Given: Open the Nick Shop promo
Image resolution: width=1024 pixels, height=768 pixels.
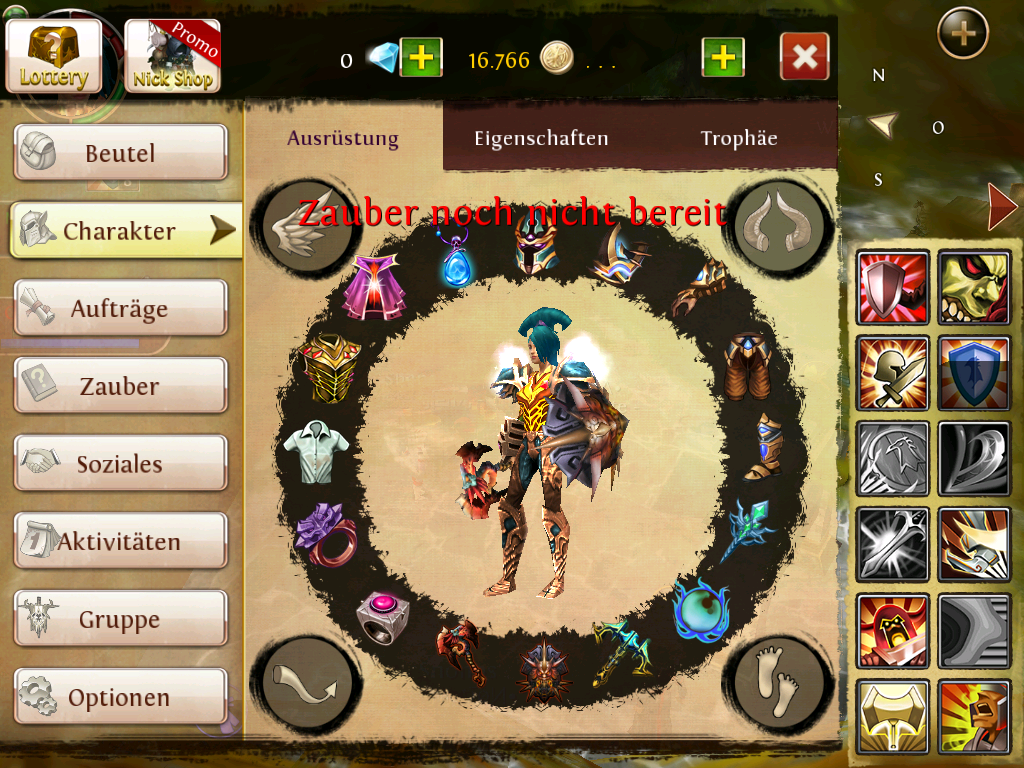Looking at the screenshot, I should click(x=172, y=56).
